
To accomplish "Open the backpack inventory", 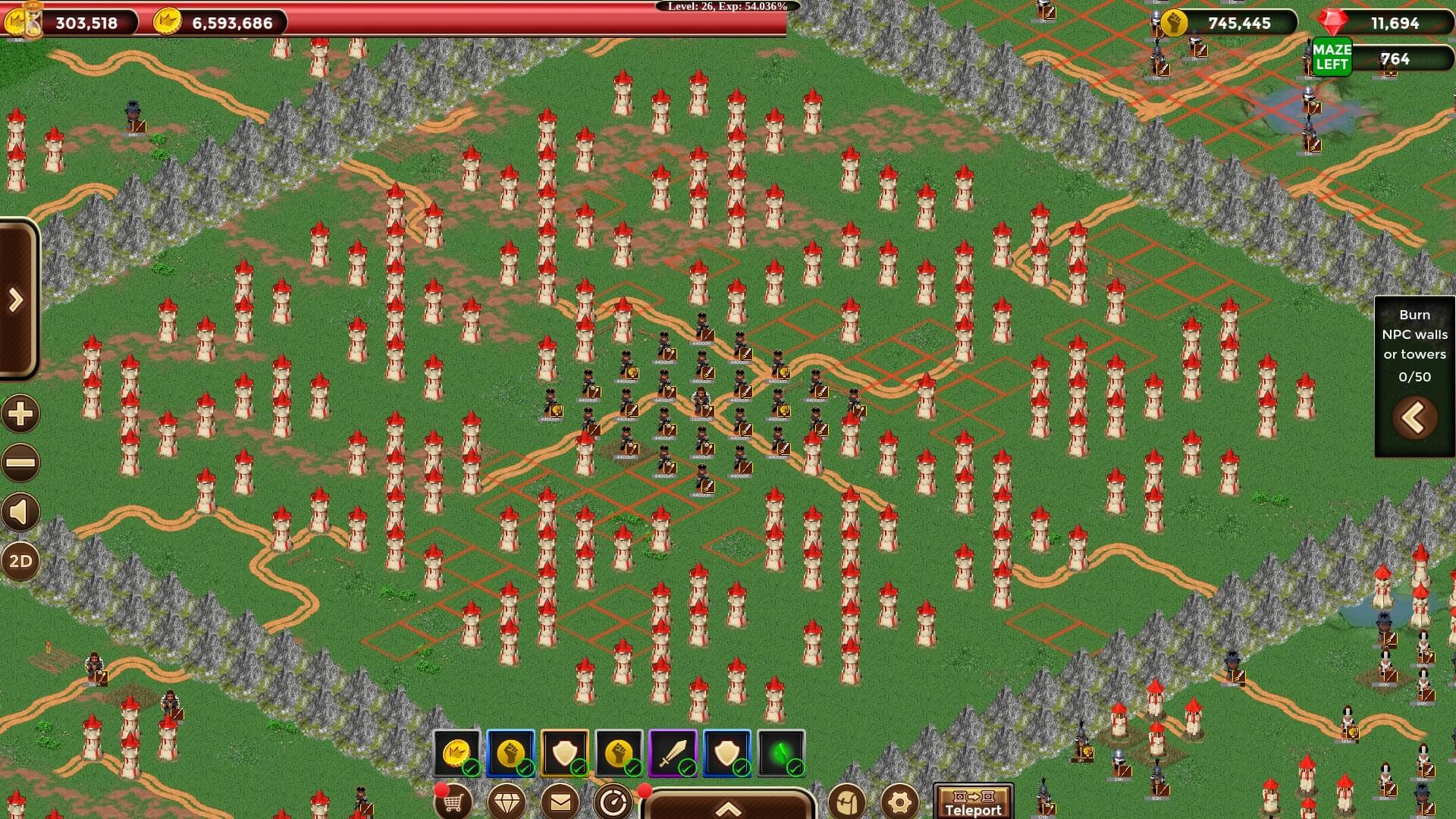I will pos(847,801).
